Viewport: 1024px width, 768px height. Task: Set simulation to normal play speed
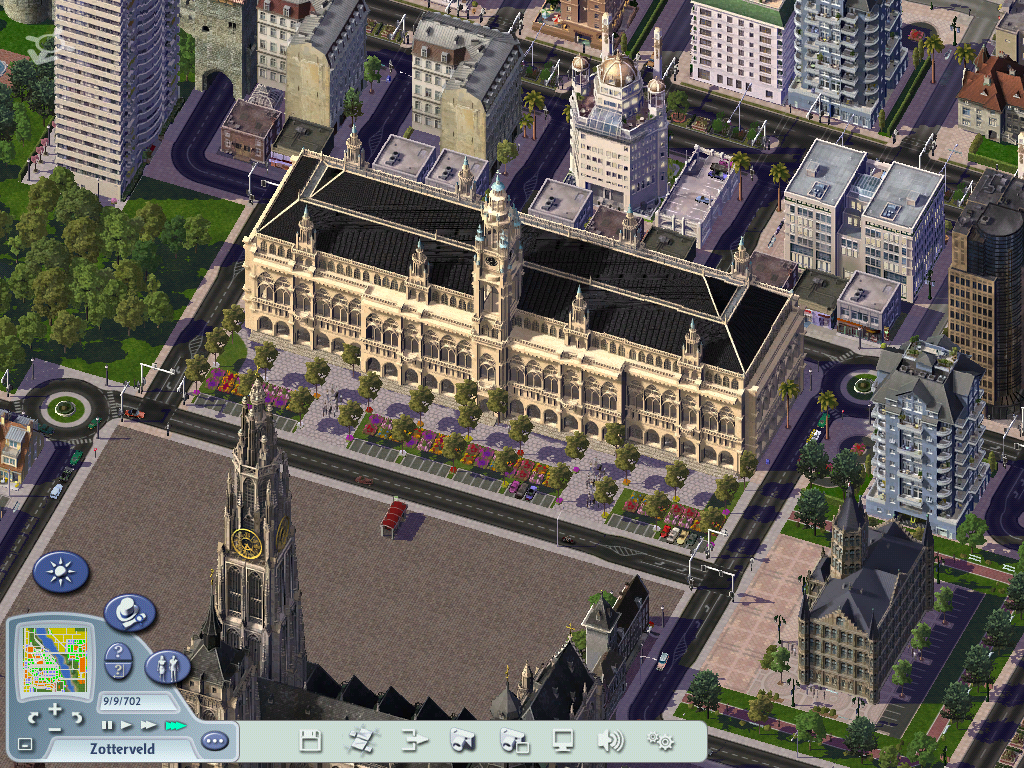127,725
